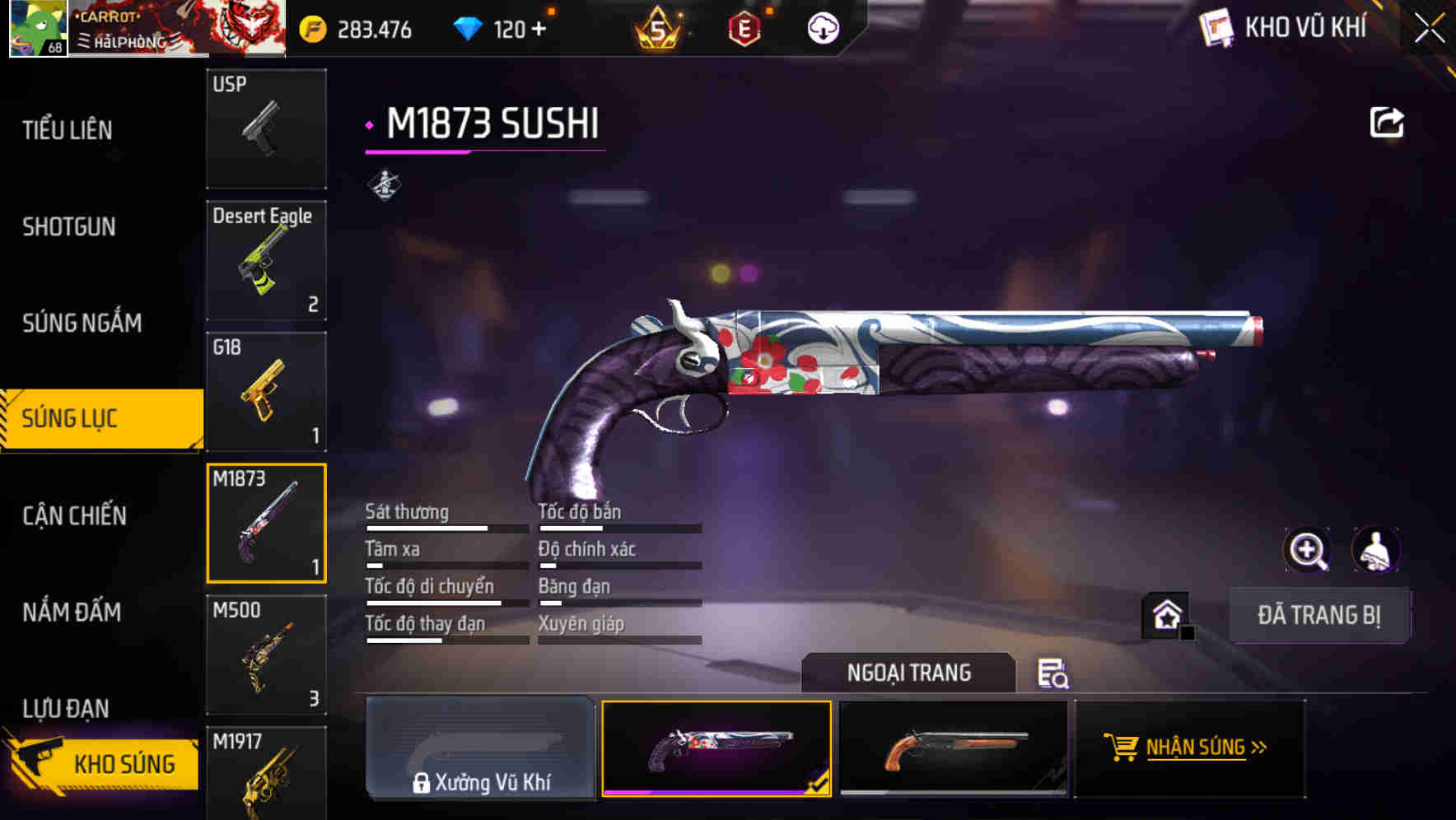1456x820 pixels.
Task: Click the Nhận Súng shopping cart button
Action: 1188,748
